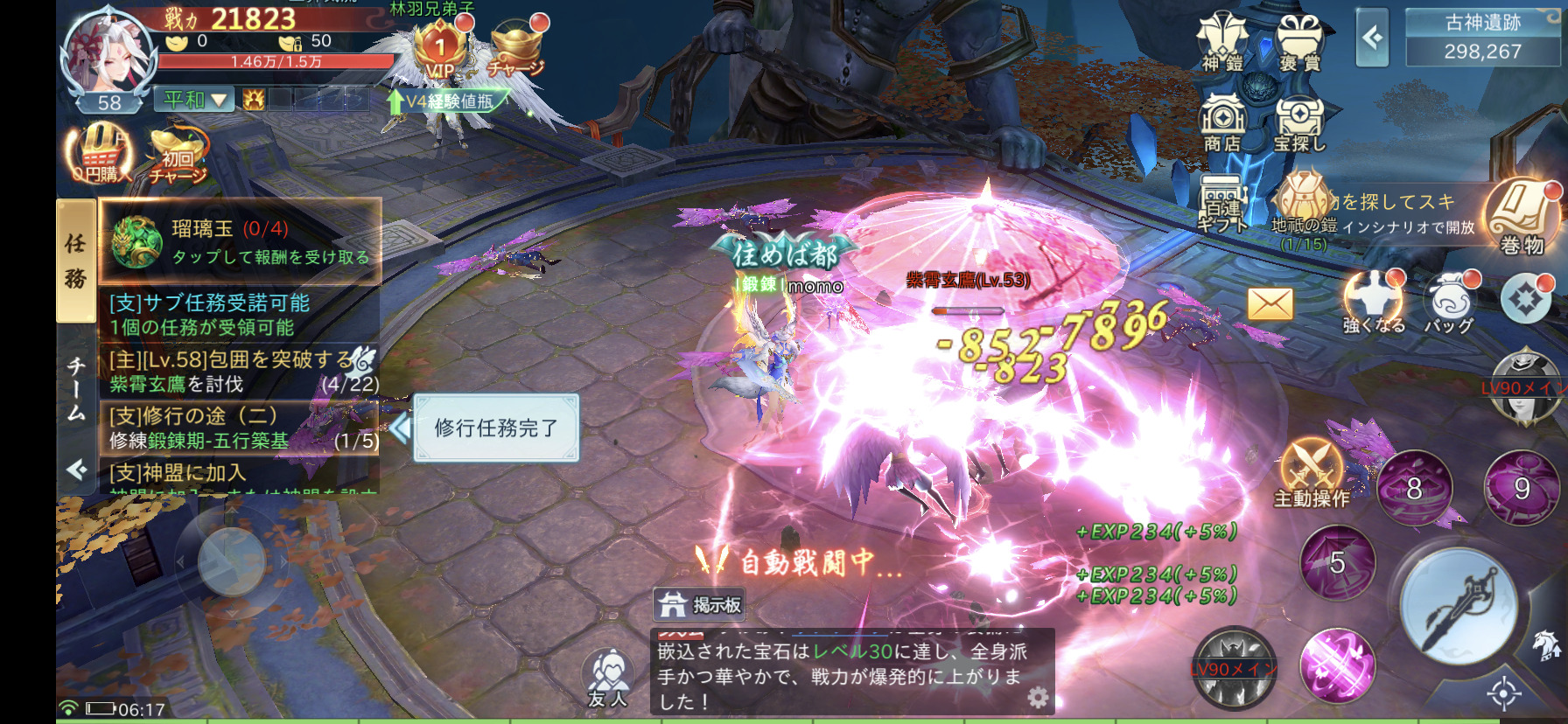
Task: Toggle the 主動操作 manual control button
Action: tap(1311, 472)
